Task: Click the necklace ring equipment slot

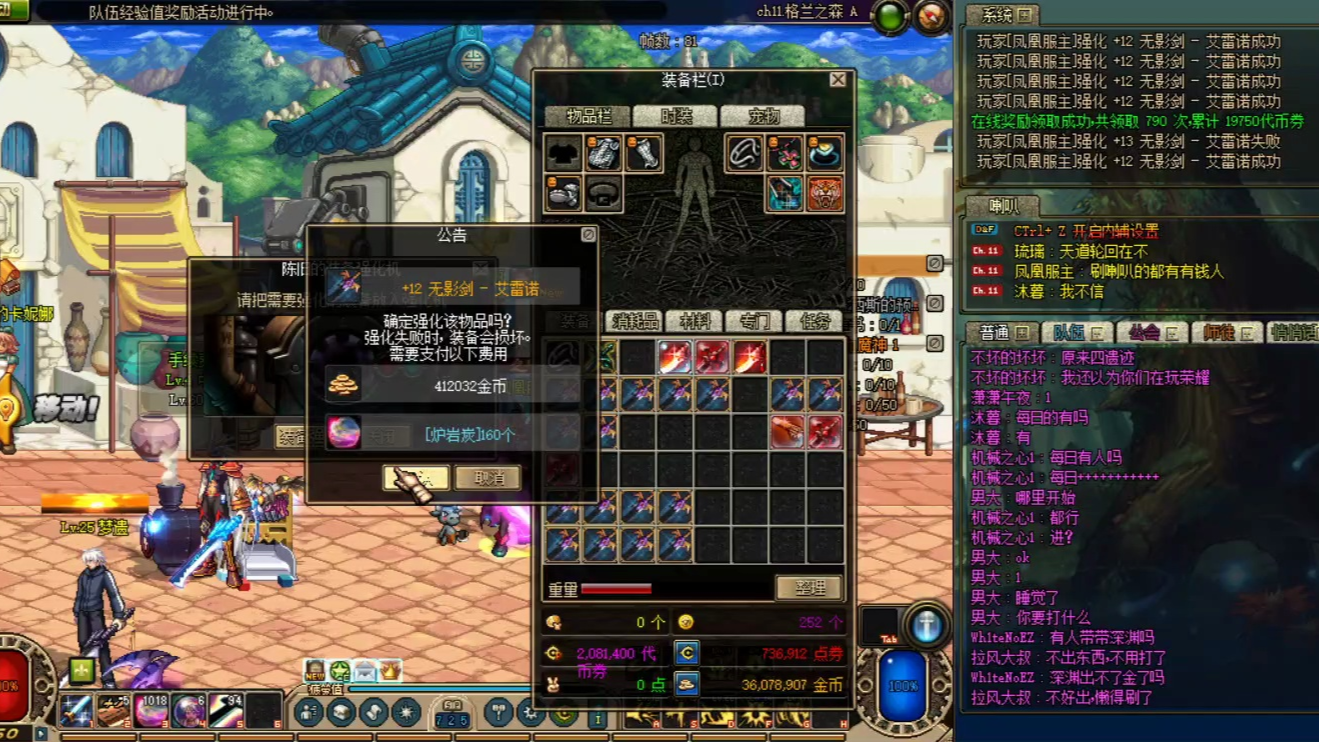Action: click(x=744, y=154)
